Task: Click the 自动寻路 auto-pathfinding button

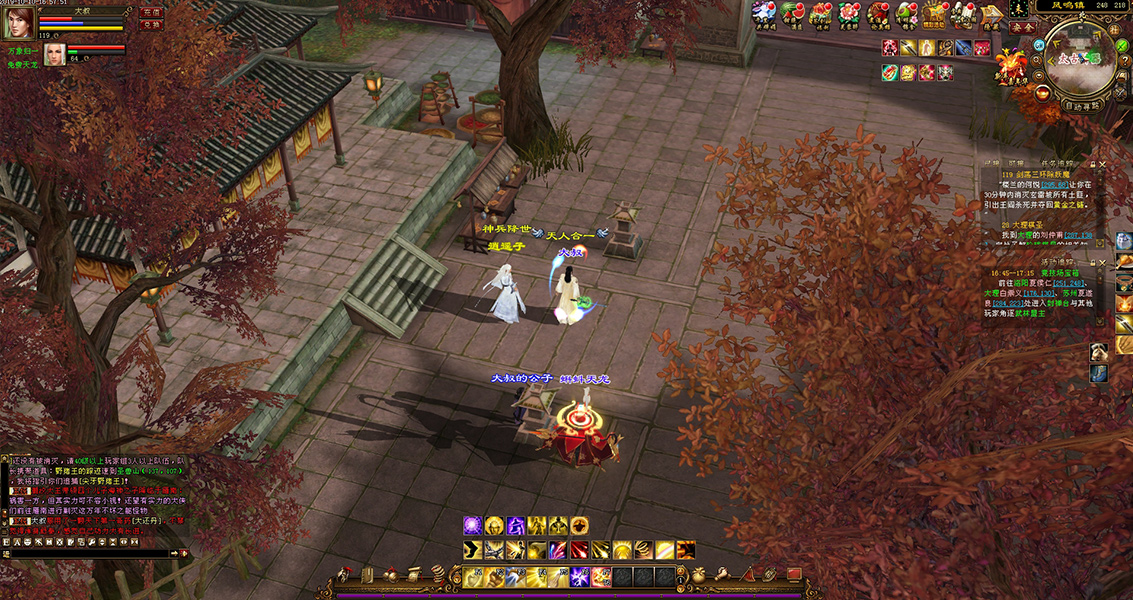Action: (1081, 105)
